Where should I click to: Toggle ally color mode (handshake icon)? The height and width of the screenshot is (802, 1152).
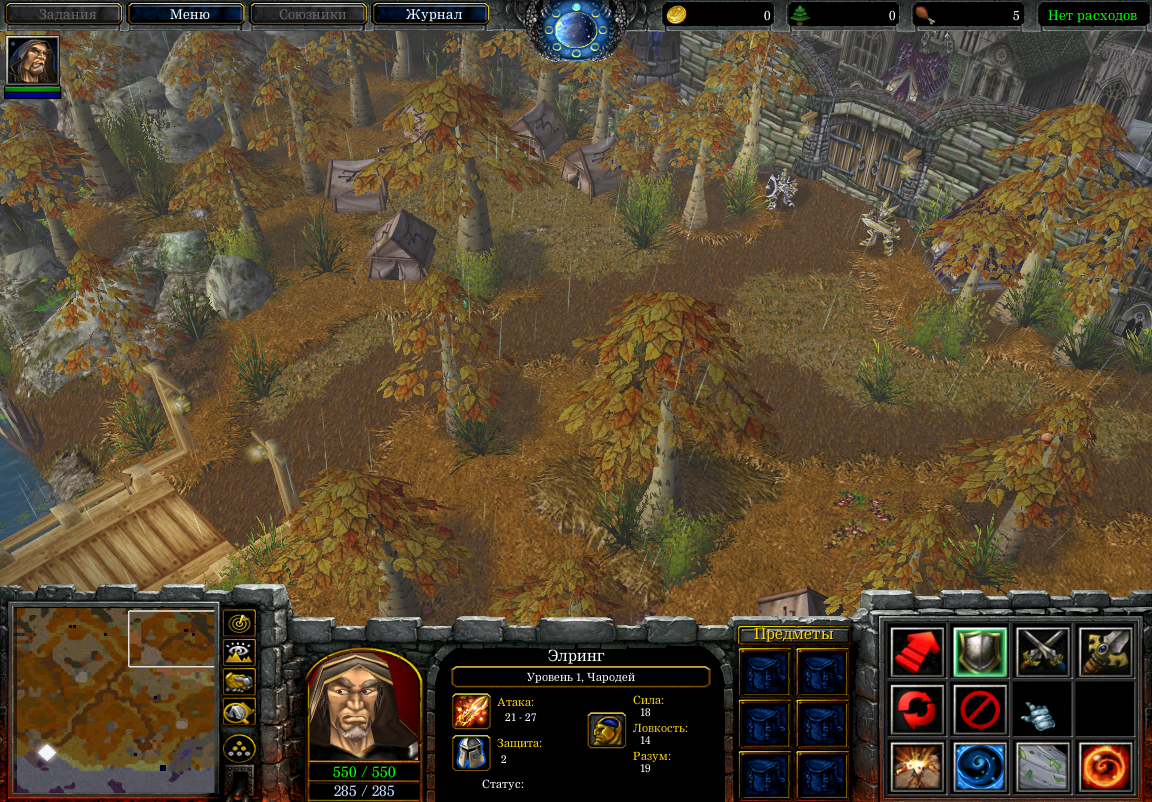pyautogui.click(x=240, y=682)
